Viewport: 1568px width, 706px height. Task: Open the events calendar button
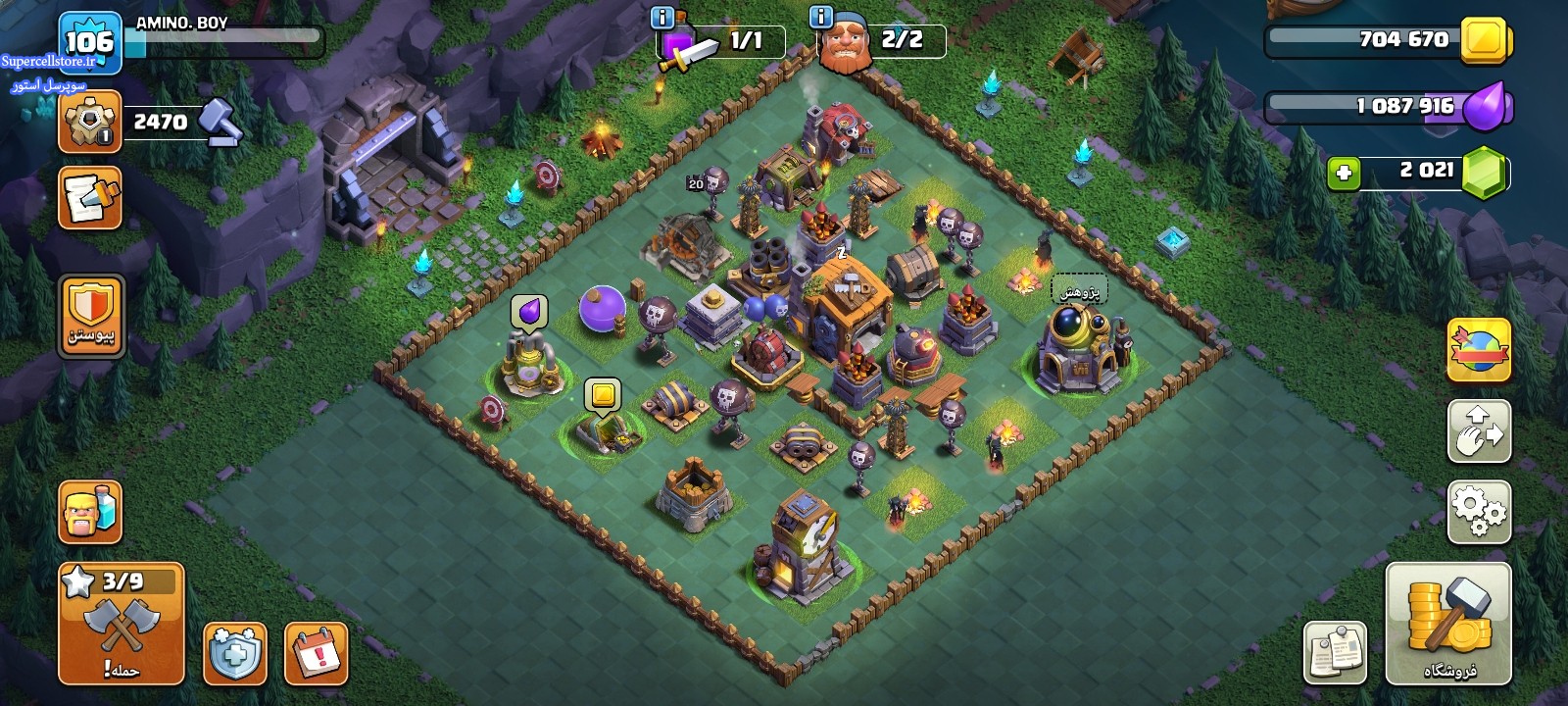317,653
